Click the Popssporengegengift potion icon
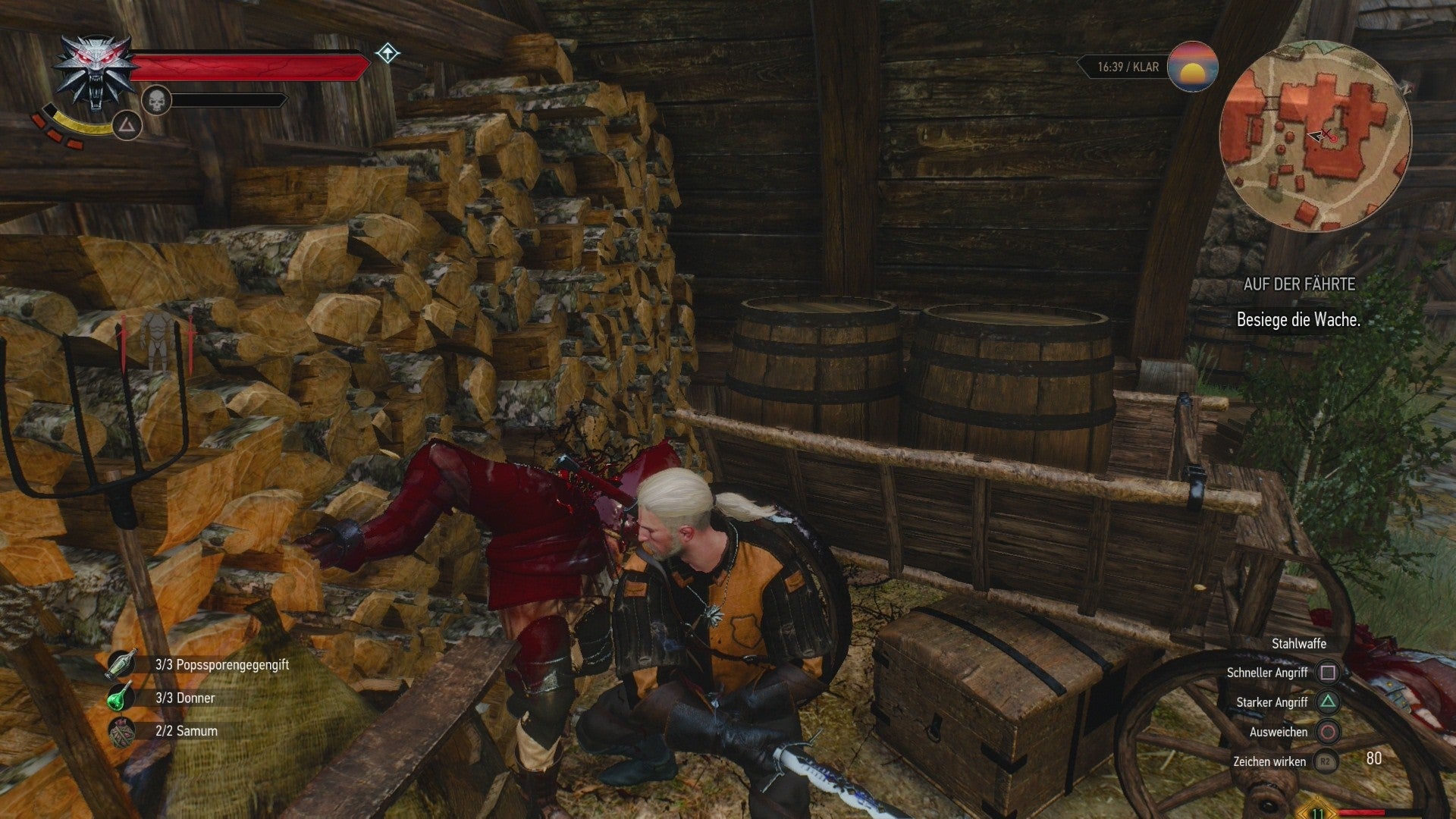The image size is (1456, 819). point(120,664)
